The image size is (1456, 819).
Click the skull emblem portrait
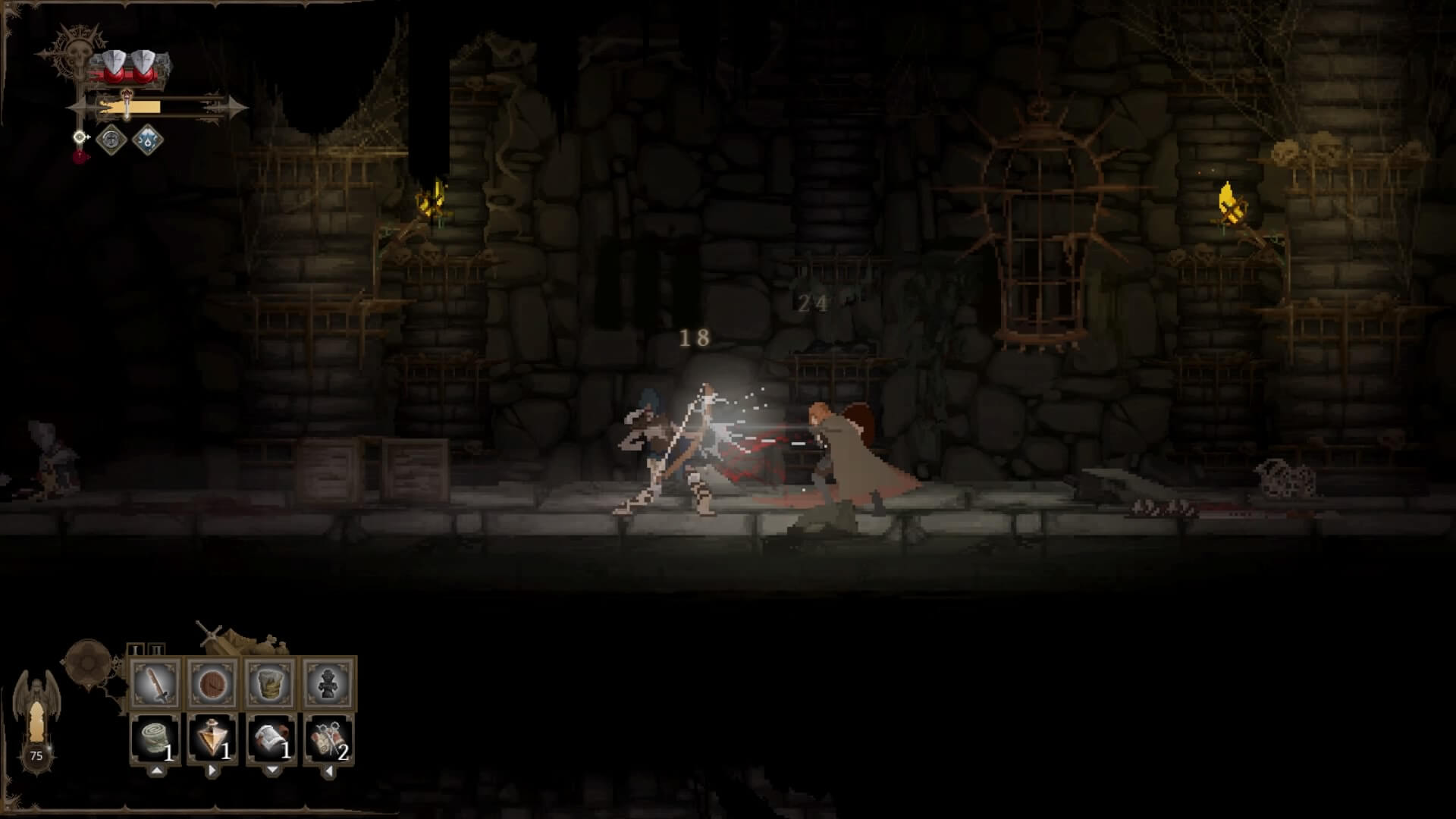coord(77,55)
